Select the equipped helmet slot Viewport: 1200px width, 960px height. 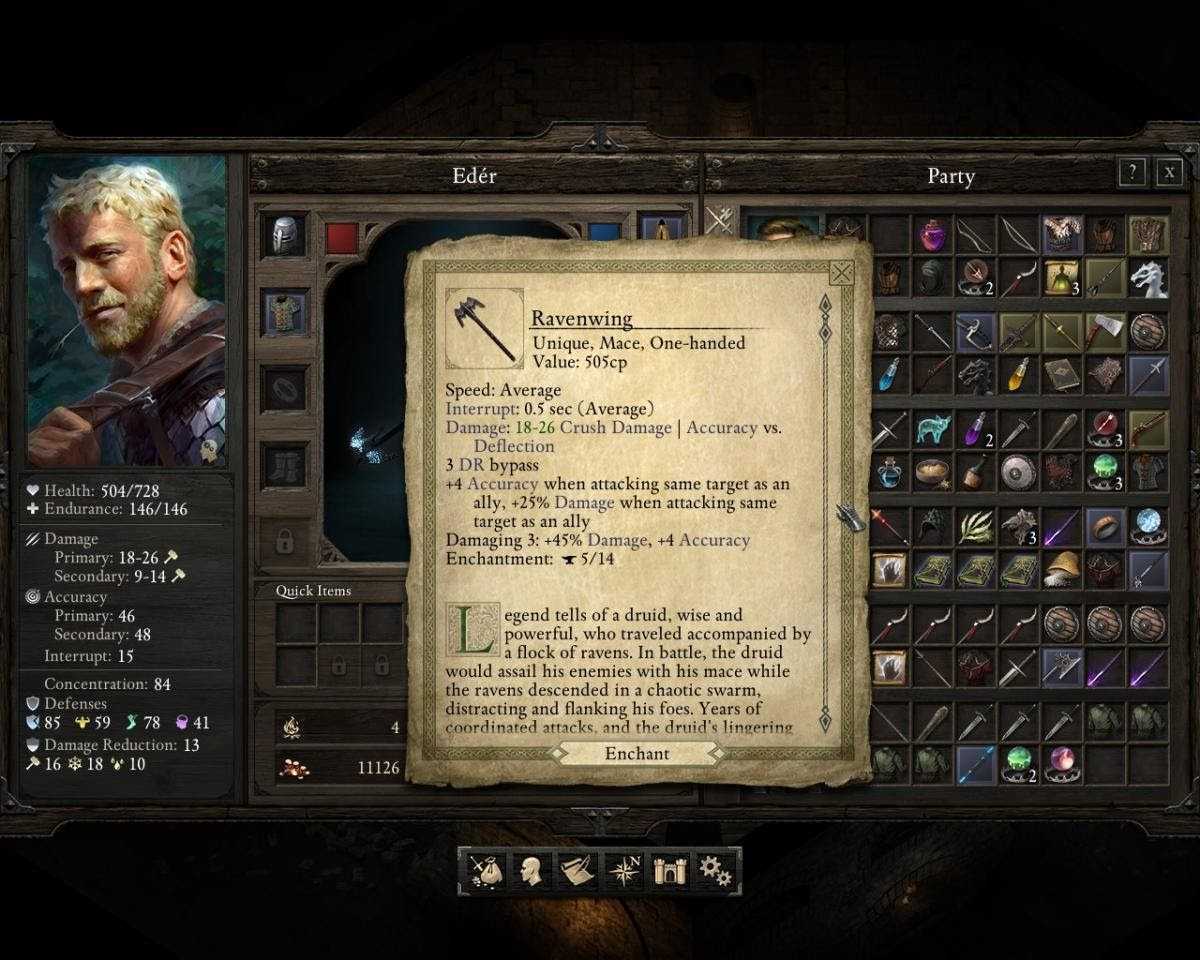[x=284, y=236]
